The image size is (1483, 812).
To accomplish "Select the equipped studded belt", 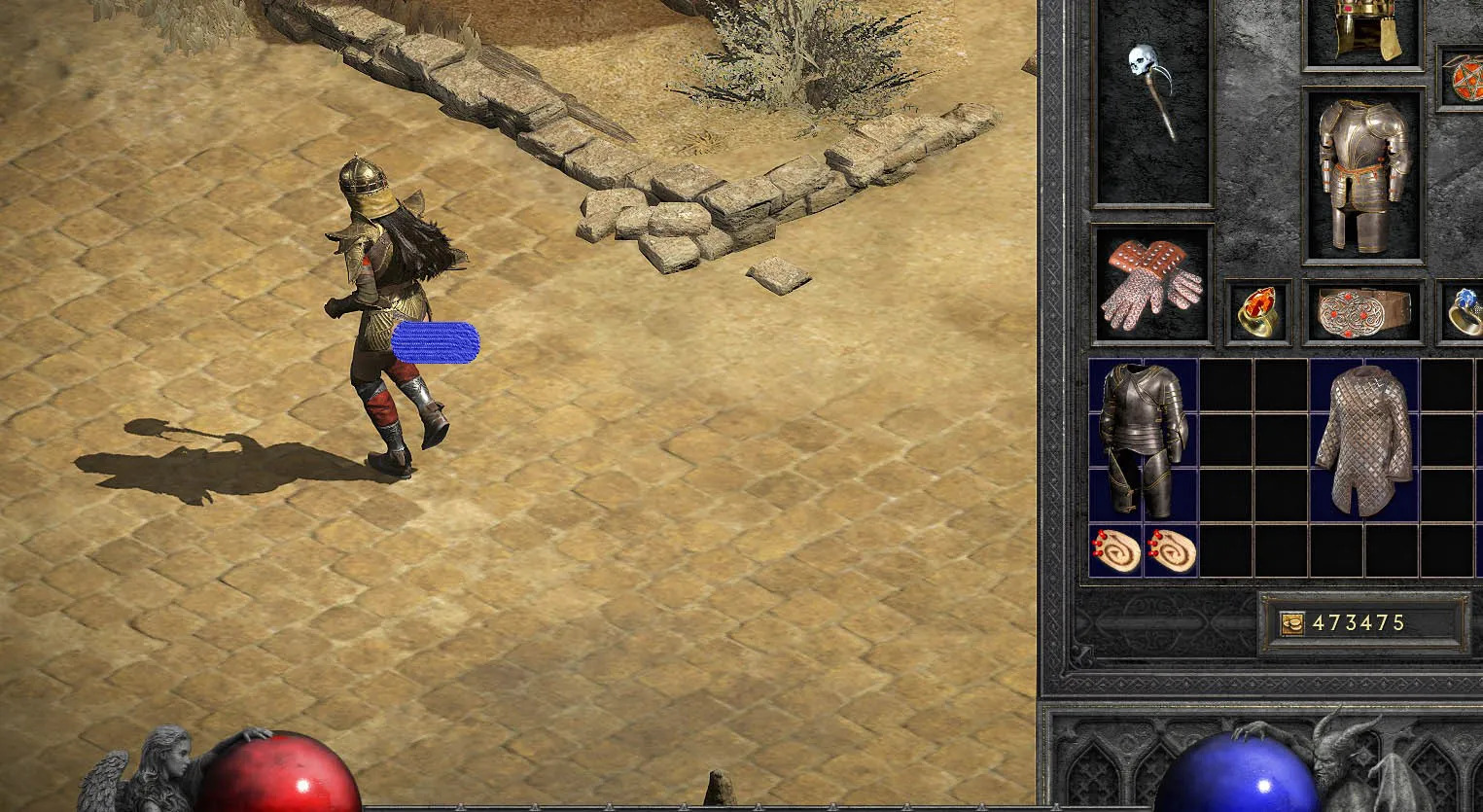I will [x=1363, y=311].
